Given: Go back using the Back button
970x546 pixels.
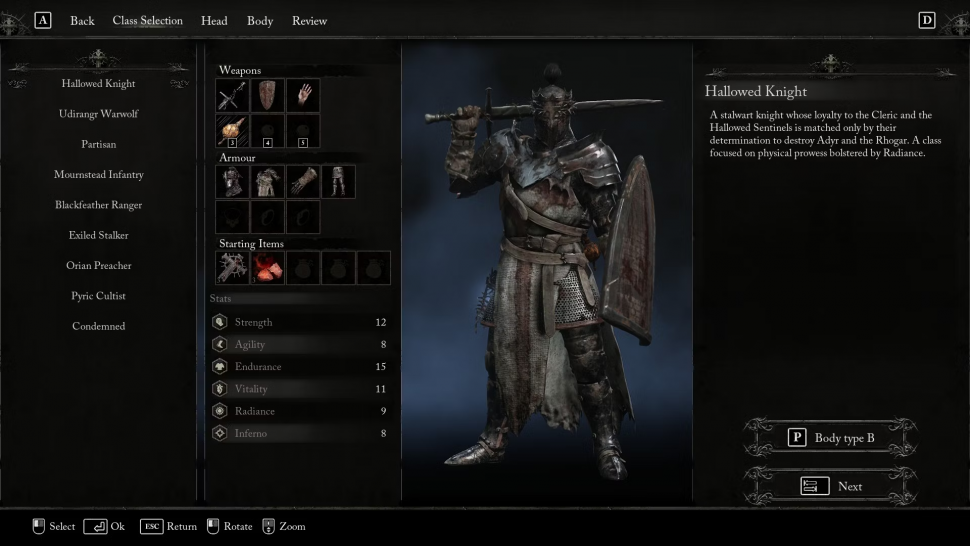Looking at the screenshot, I should pos(82,21).
